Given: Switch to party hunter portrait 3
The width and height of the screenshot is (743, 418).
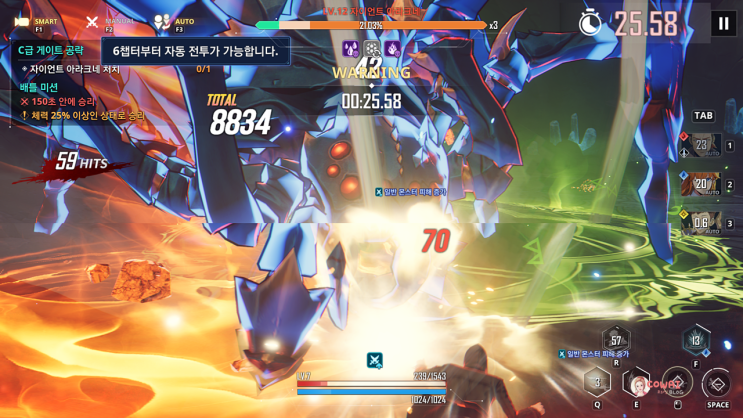Looking at the screenshot, I should tap(702, 224).
